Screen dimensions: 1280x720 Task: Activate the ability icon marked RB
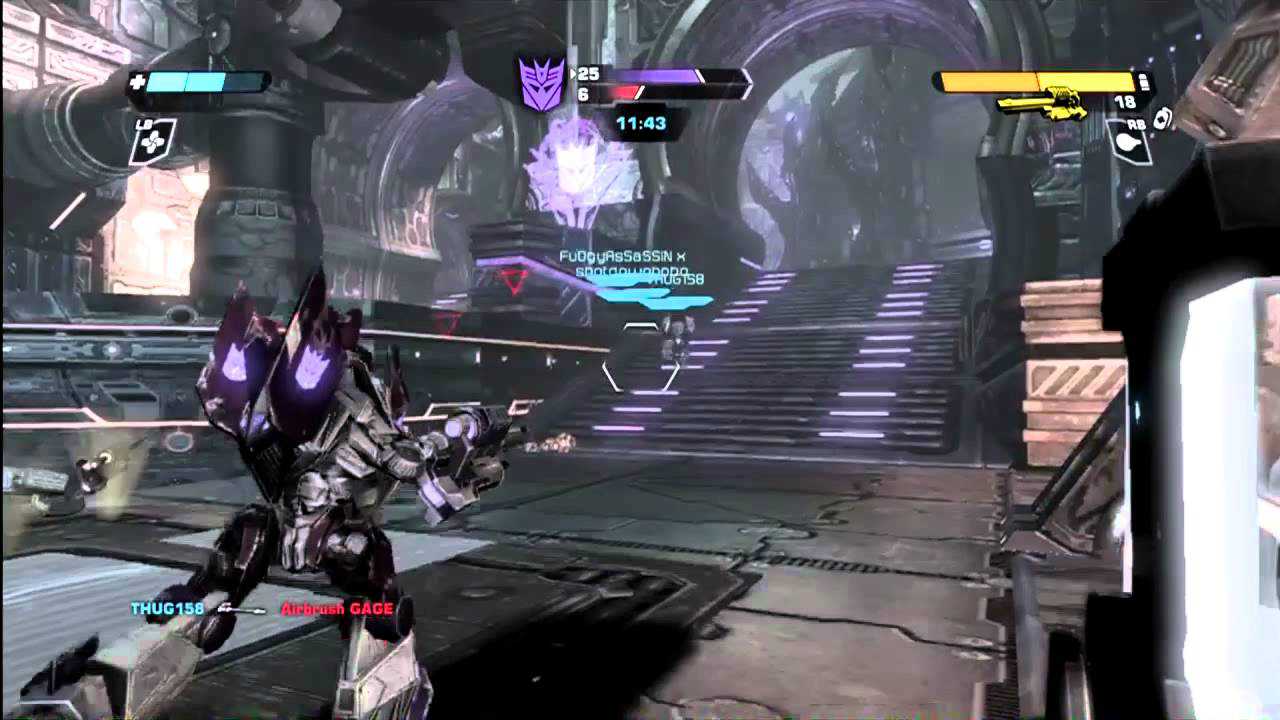coord(1128,141)
